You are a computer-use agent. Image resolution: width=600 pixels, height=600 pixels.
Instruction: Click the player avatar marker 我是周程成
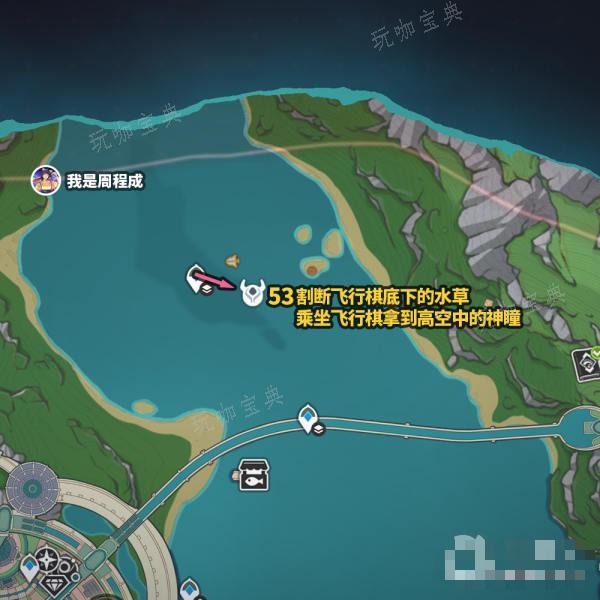tap(45, 180)
